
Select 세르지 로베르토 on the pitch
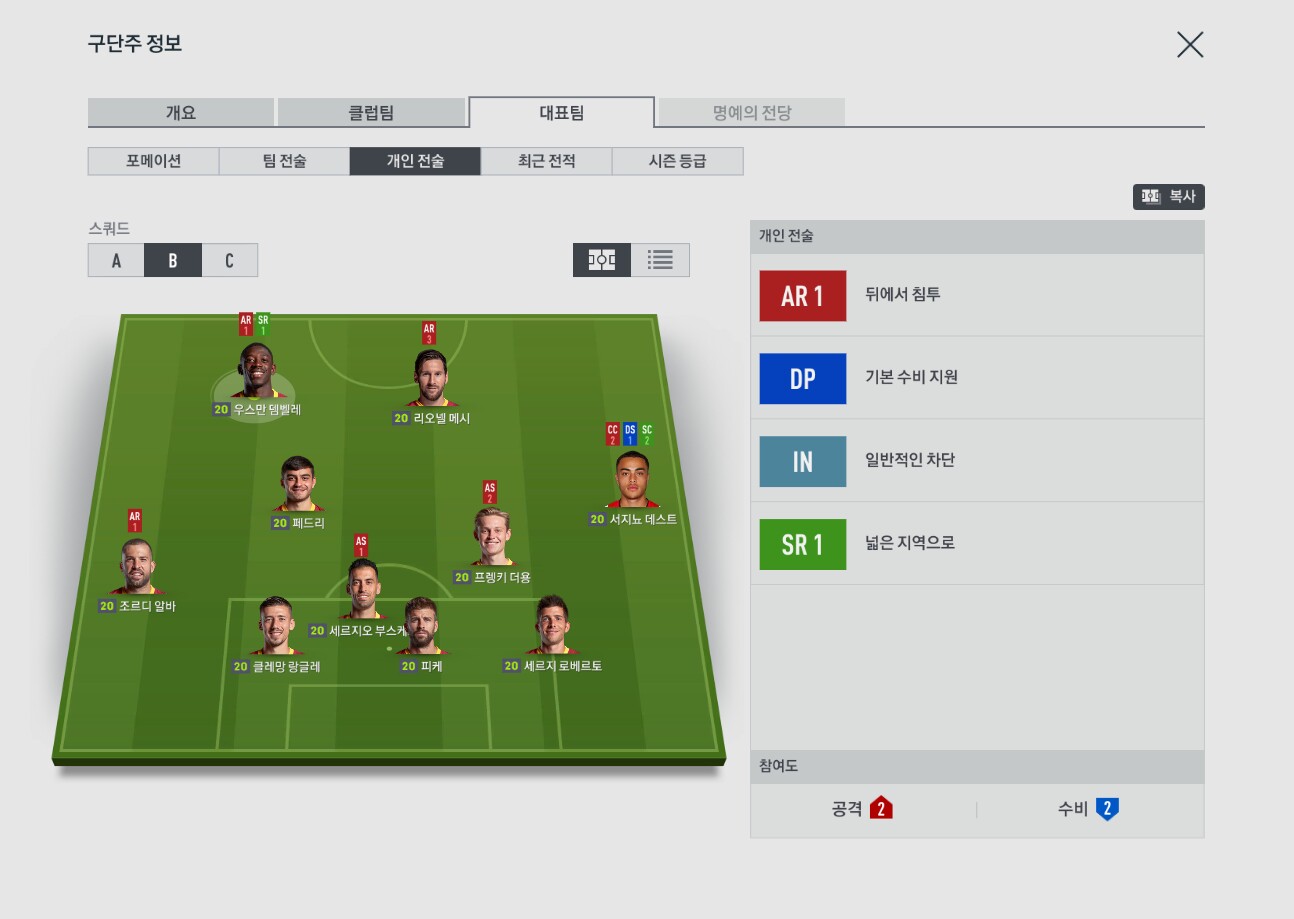552,629
